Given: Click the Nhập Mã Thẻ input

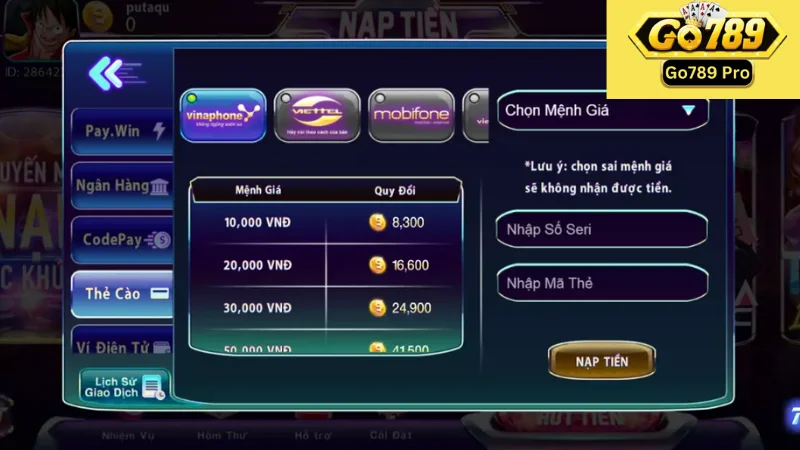Looking at the screenshot, I should [x=600, y=284].
